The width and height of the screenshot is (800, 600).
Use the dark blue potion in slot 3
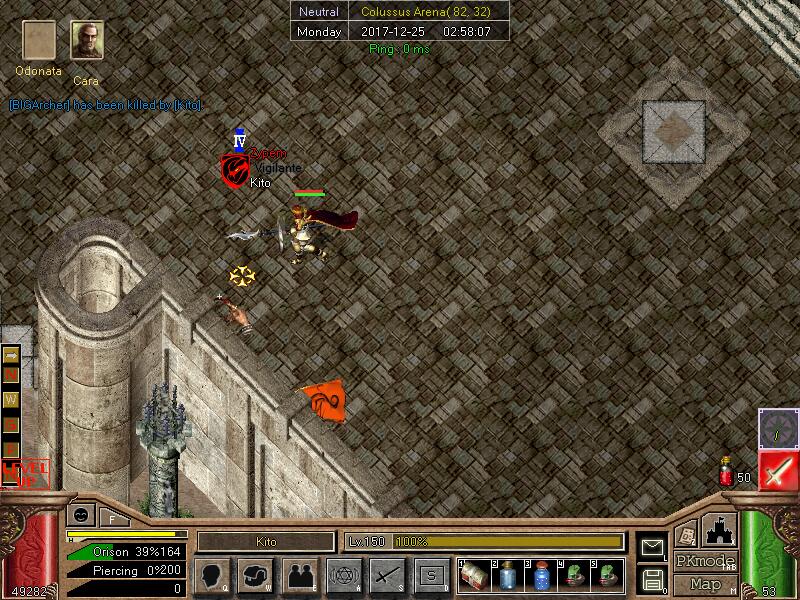pos(540,574)
